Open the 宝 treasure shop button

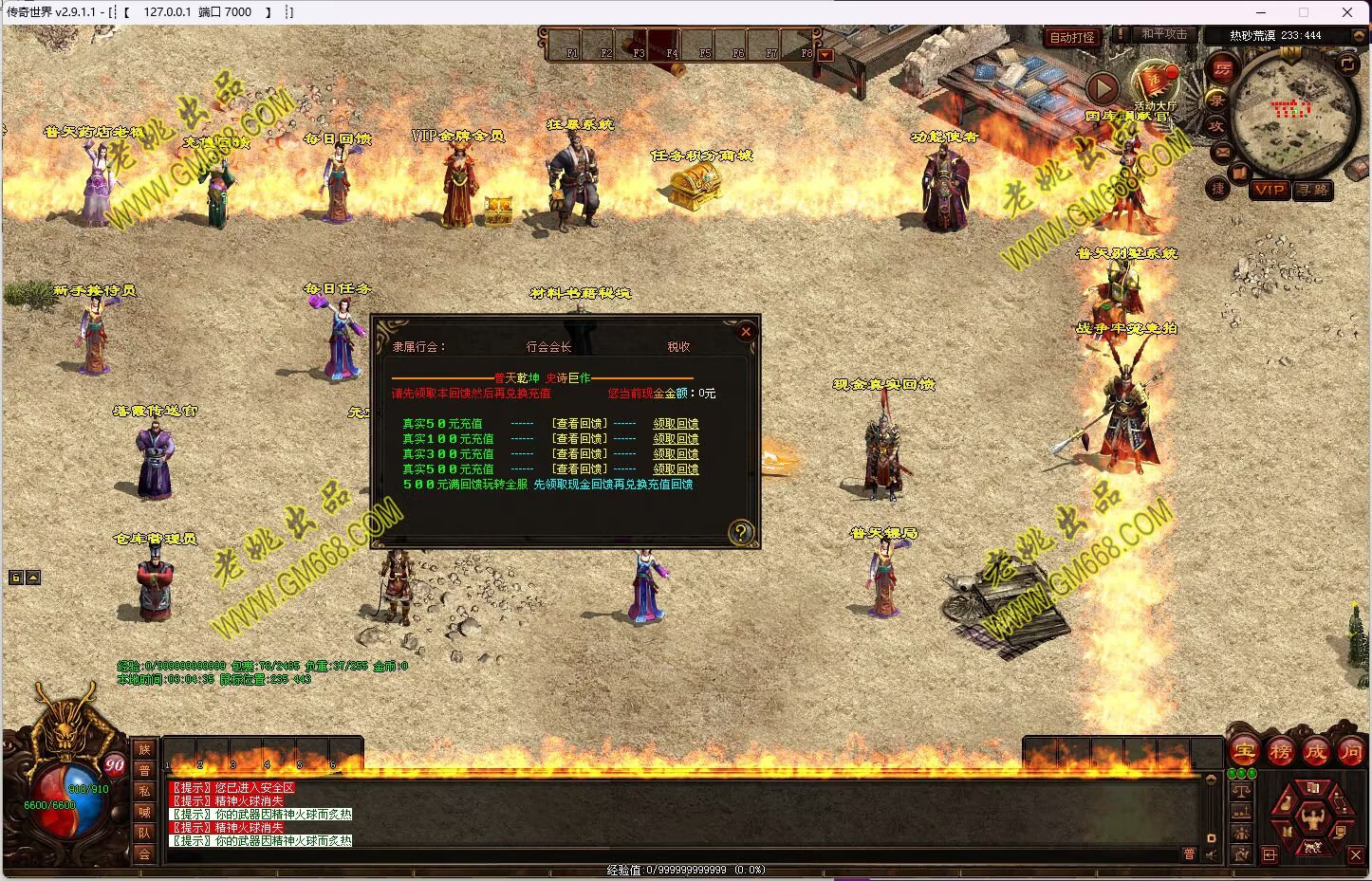1244,752
